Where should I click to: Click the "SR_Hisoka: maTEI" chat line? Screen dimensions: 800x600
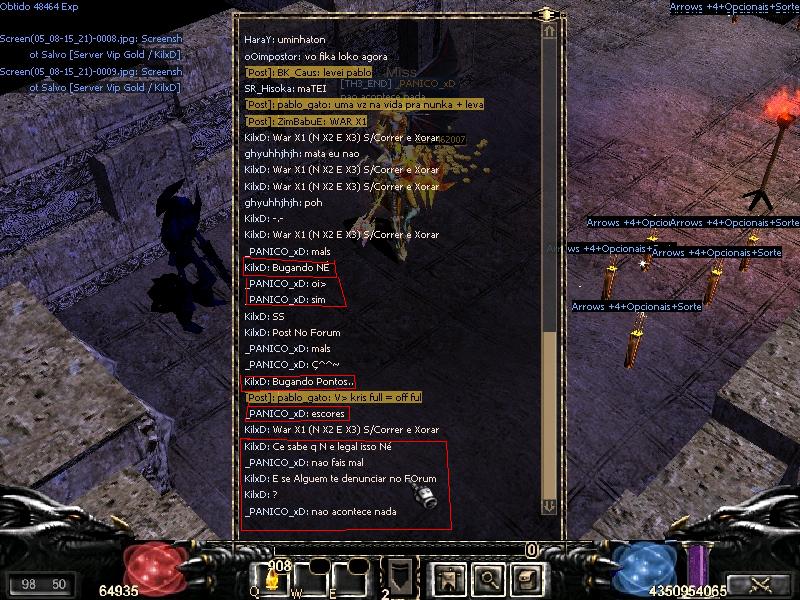click(279, 88)
